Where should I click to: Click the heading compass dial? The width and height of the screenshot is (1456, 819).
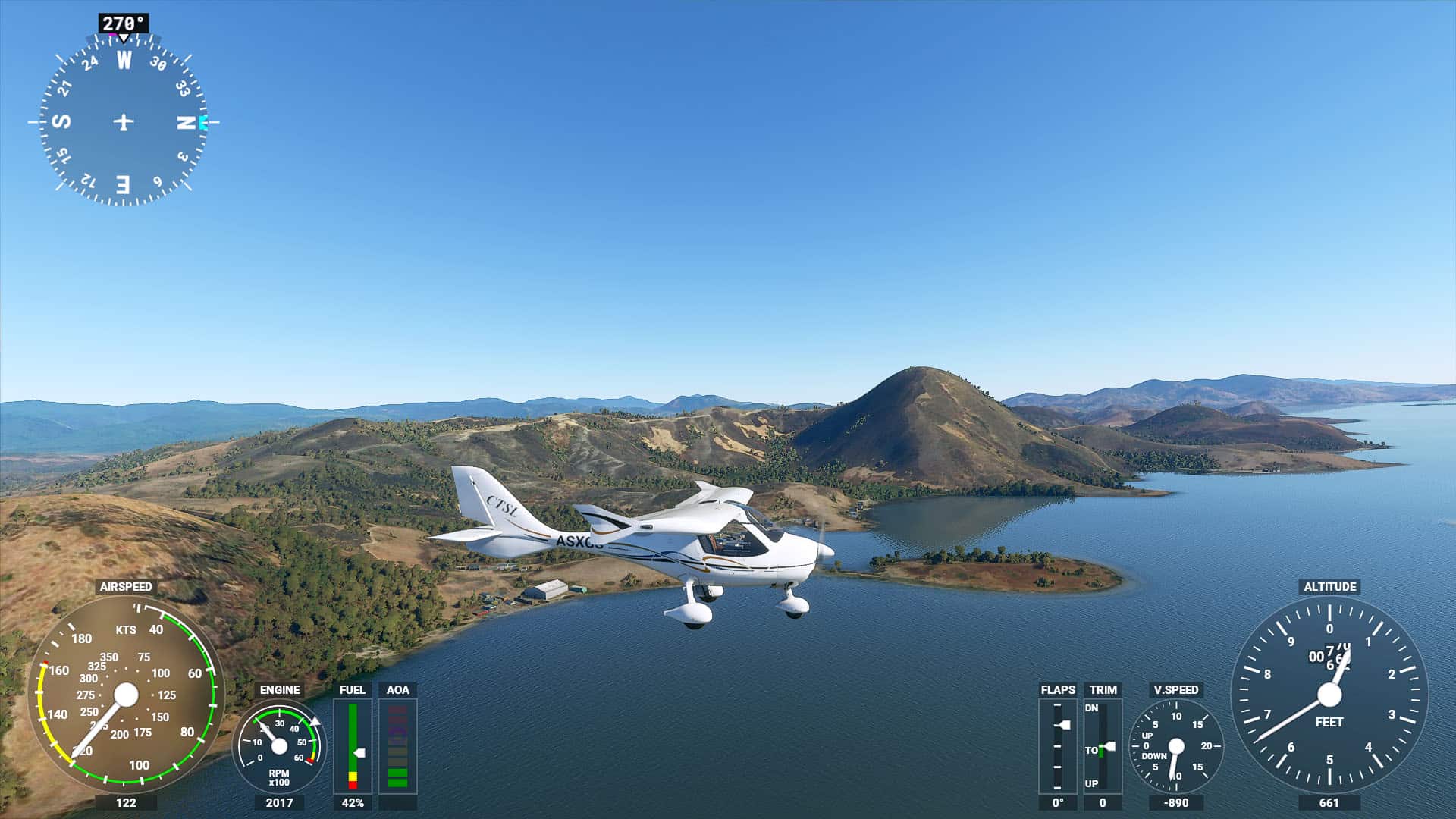[x=124, y=121]
